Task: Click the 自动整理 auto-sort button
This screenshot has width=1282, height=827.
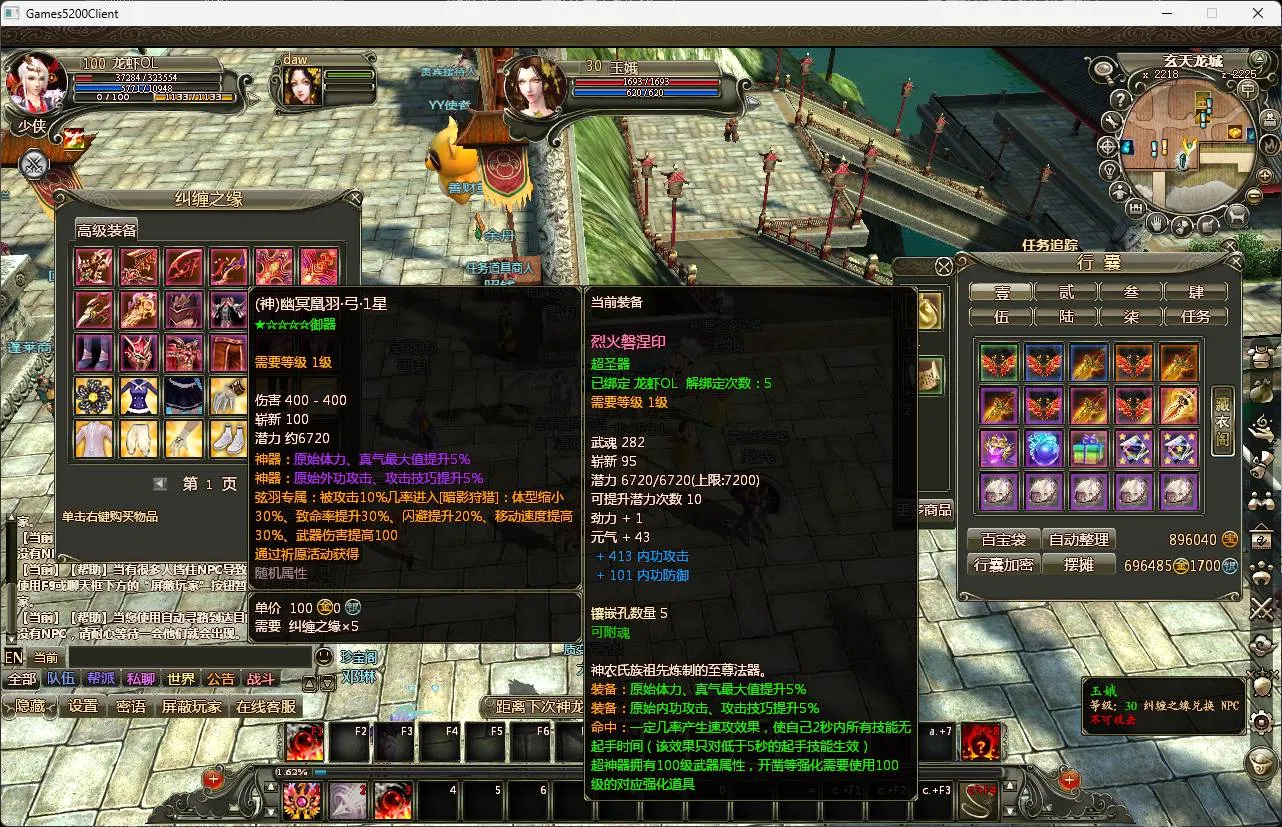Action: 1081,539
